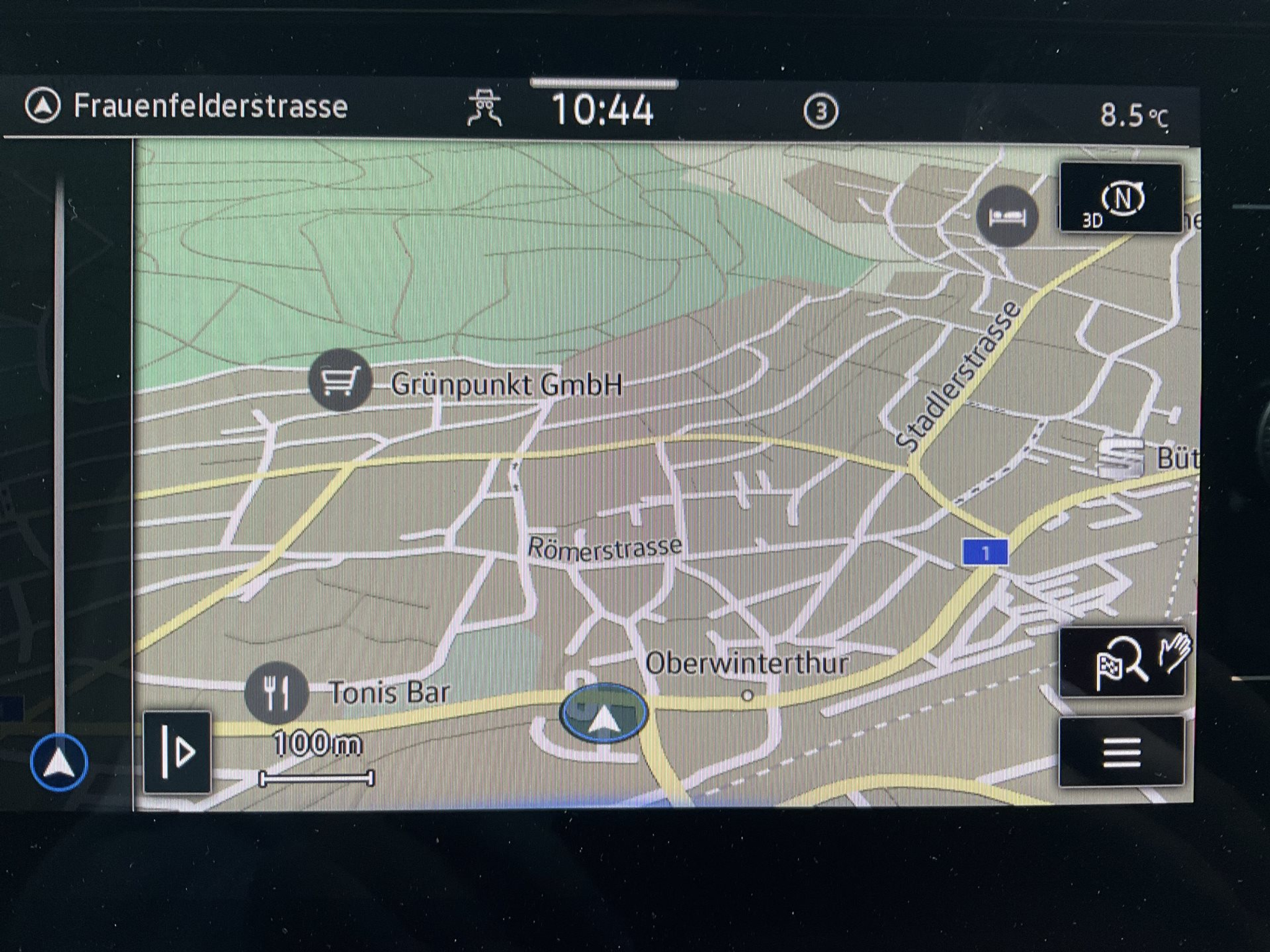
Task: Toggle the 3D north orientation button
Action: tap(1121, 199)
